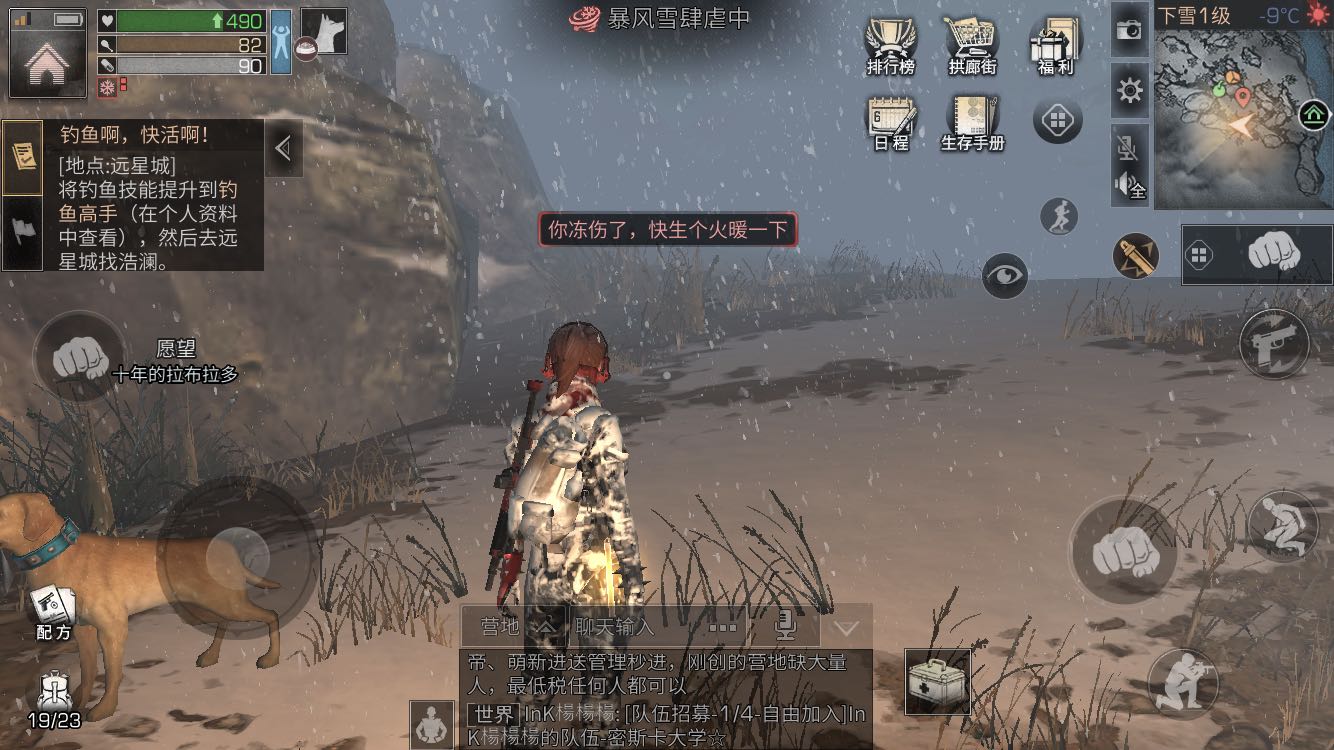This screenshot has height=750, width=1334.
Task: Open the 排行榜 leaderboard
Action: coord(889,45)
